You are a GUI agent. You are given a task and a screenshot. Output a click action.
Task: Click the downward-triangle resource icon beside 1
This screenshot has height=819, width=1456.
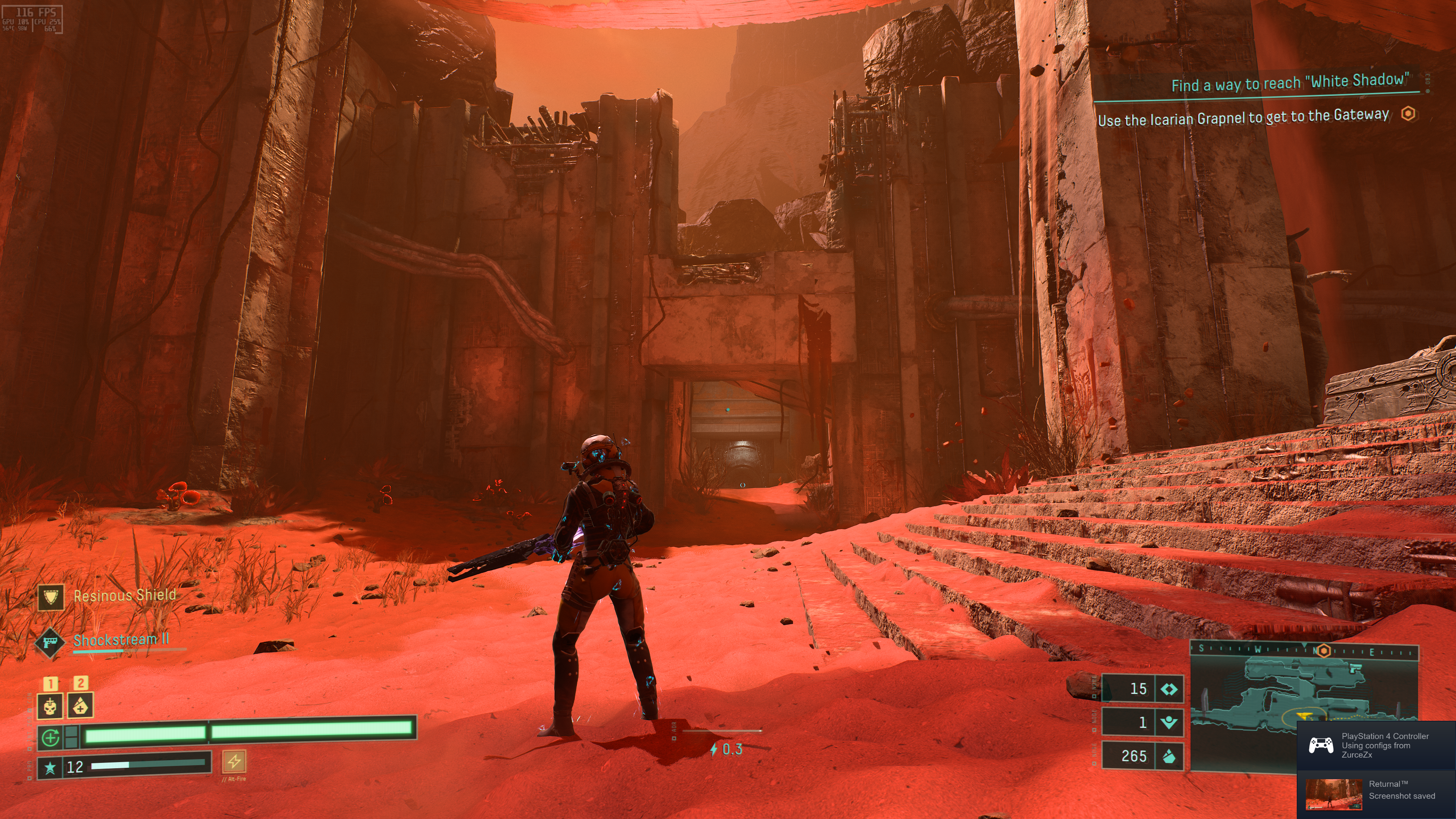pos(1169,722)
